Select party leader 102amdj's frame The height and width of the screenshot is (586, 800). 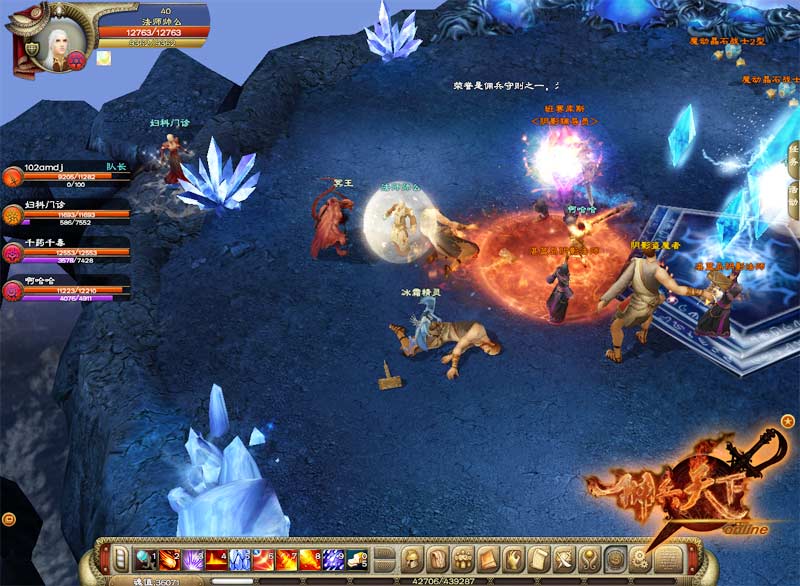coord(65,177)
